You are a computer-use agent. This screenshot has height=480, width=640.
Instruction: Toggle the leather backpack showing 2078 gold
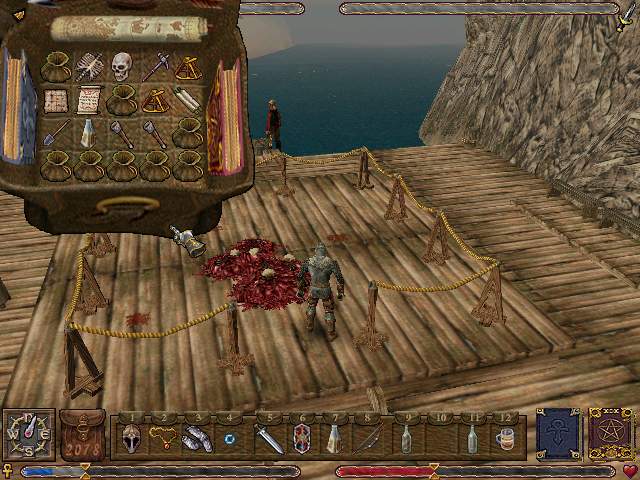[x=82, y=435]
